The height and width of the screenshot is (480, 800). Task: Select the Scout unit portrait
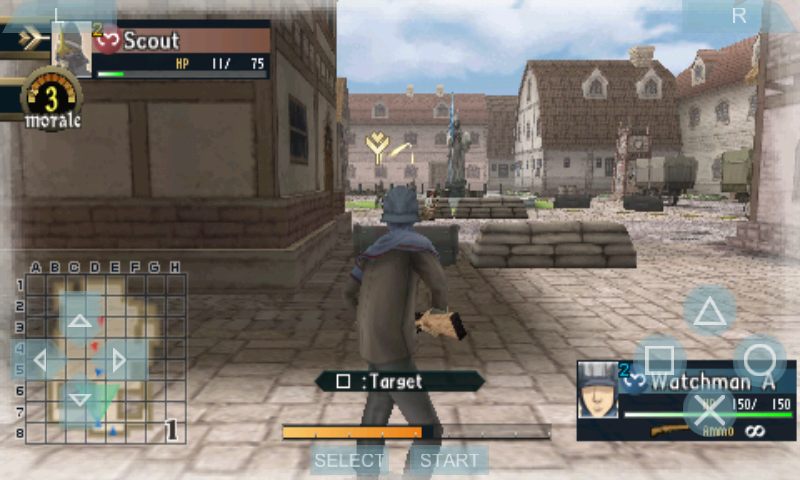(71, 47)
